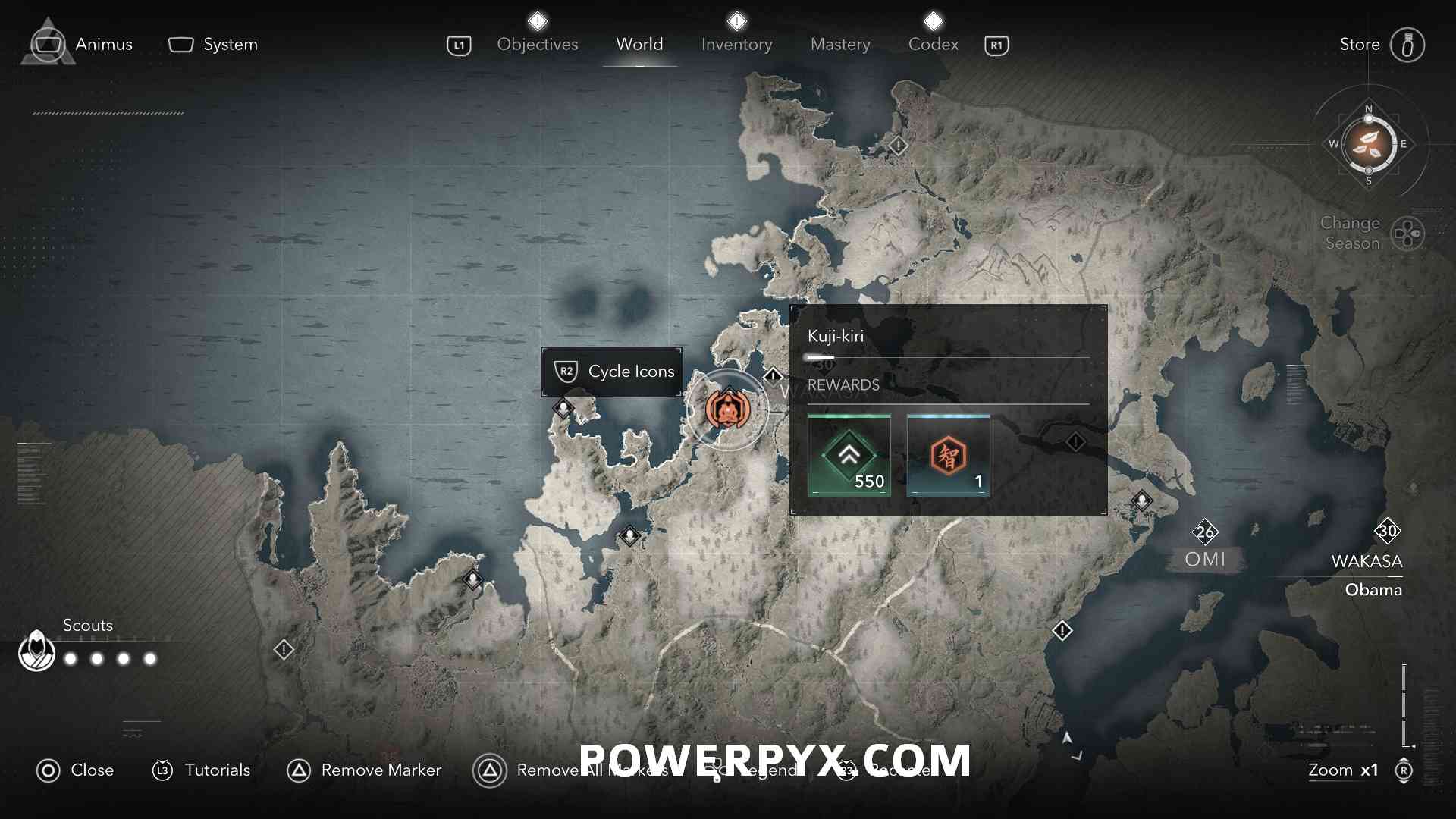Open the Objectives tab

(x=537, y=44)
